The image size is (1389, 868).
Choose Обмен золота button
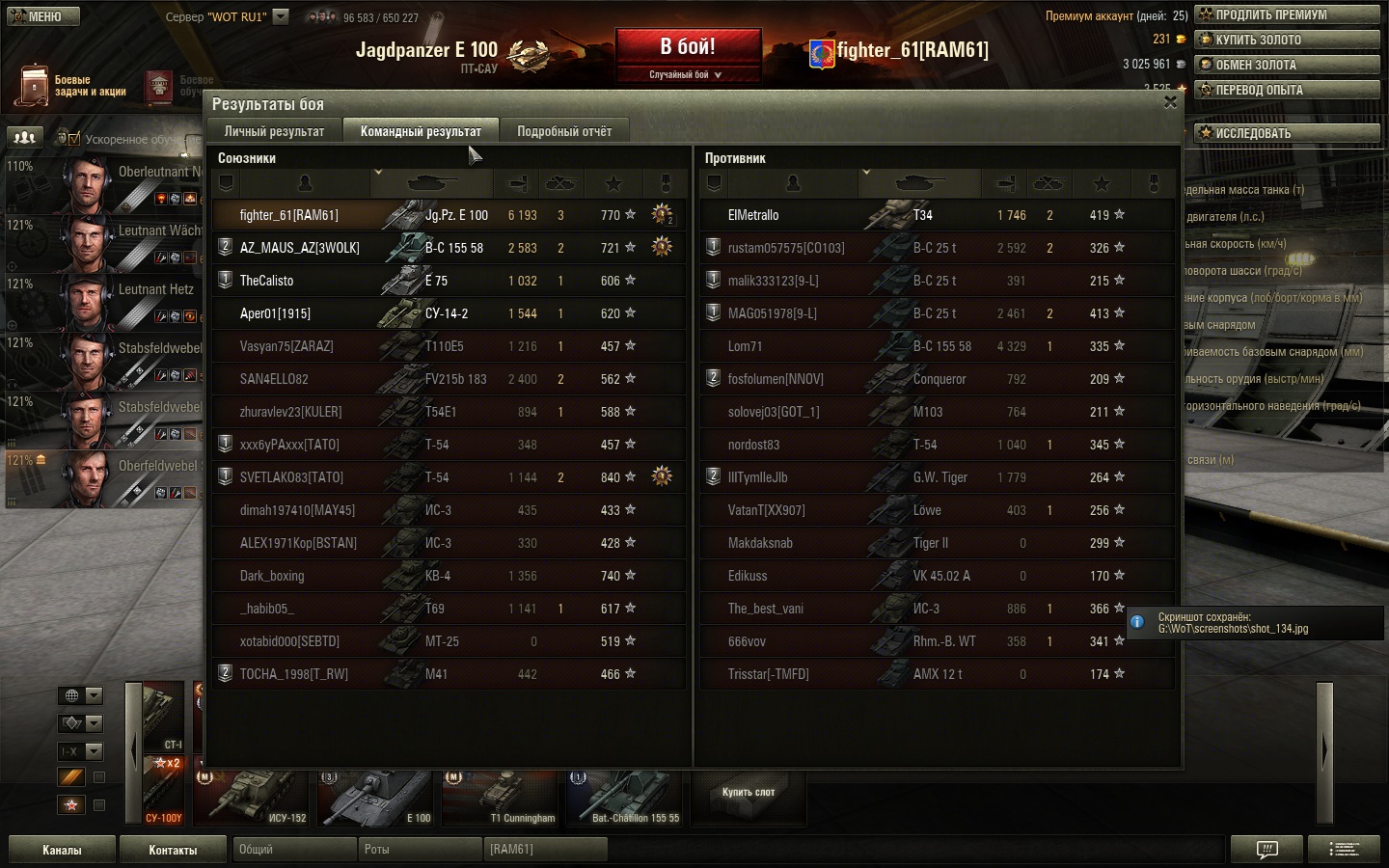[x=1287, y=65]
